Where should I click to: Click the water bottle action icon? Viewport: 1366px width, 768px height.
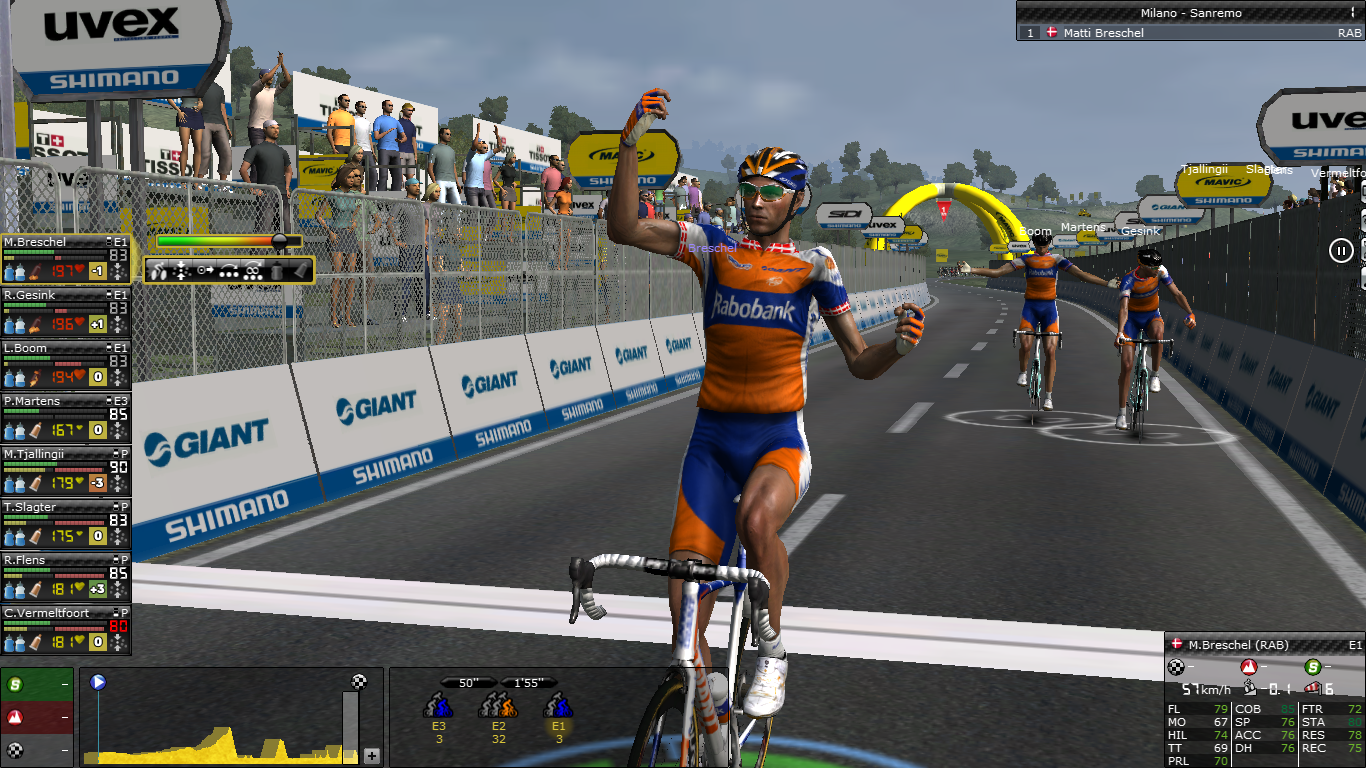tap(278, 270)
